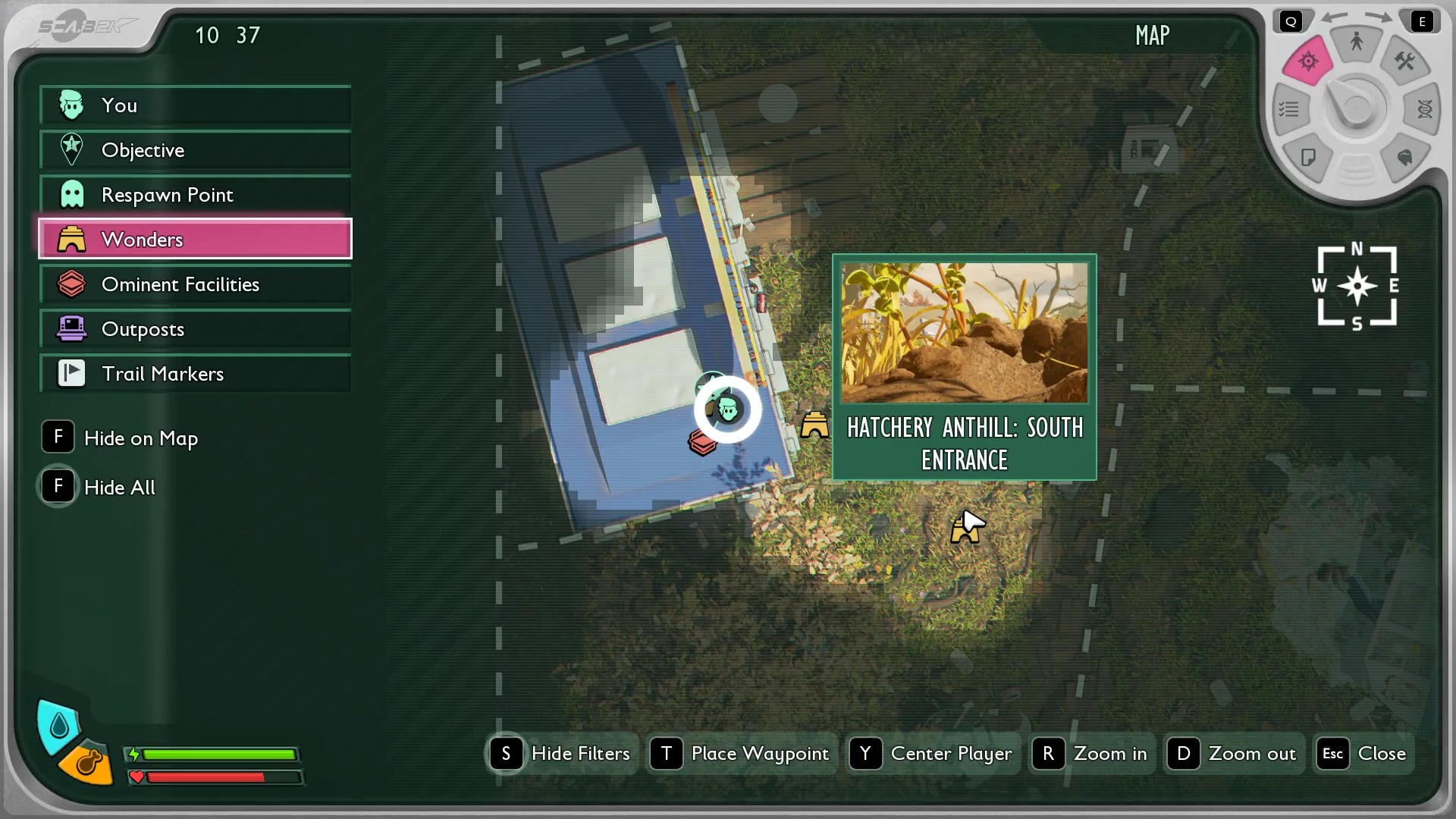Click the Hide All option
The width and height of the screenshot is (1456, 819).
[x=100, y=487]
